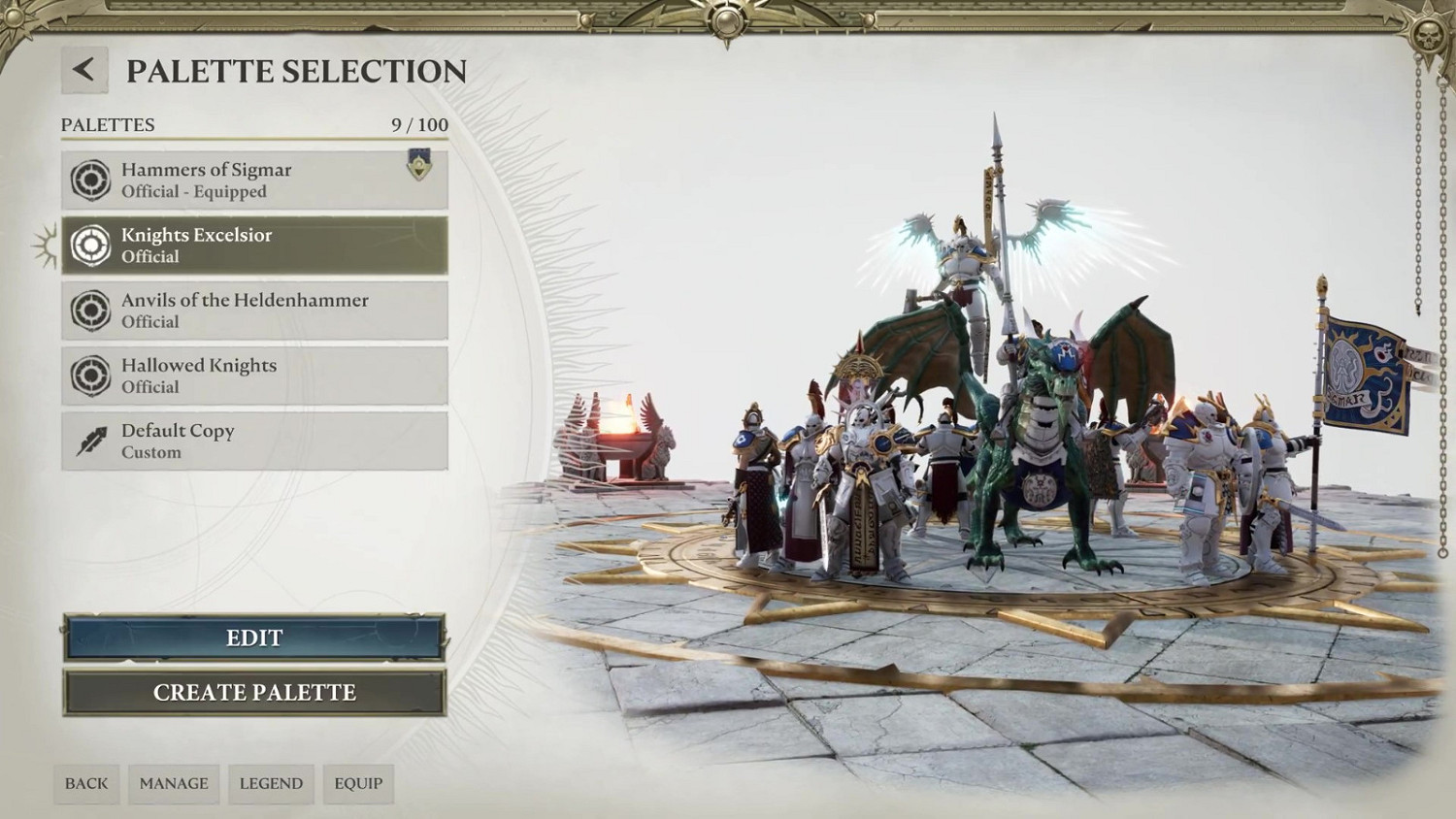Choose the Default Copy custom palette
This screenshot has height=819, width=1456.
pyautogui.click(x=254, y=441)
